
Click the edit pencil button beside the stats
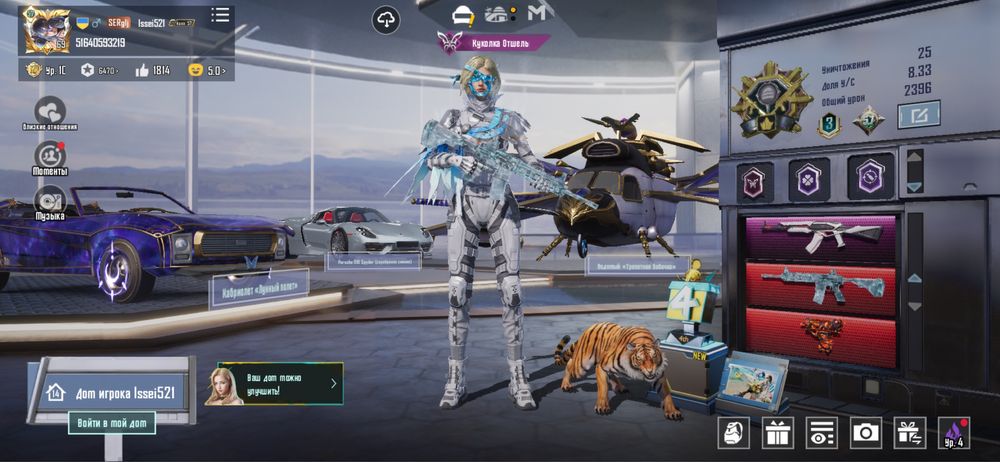click(918, 117)
